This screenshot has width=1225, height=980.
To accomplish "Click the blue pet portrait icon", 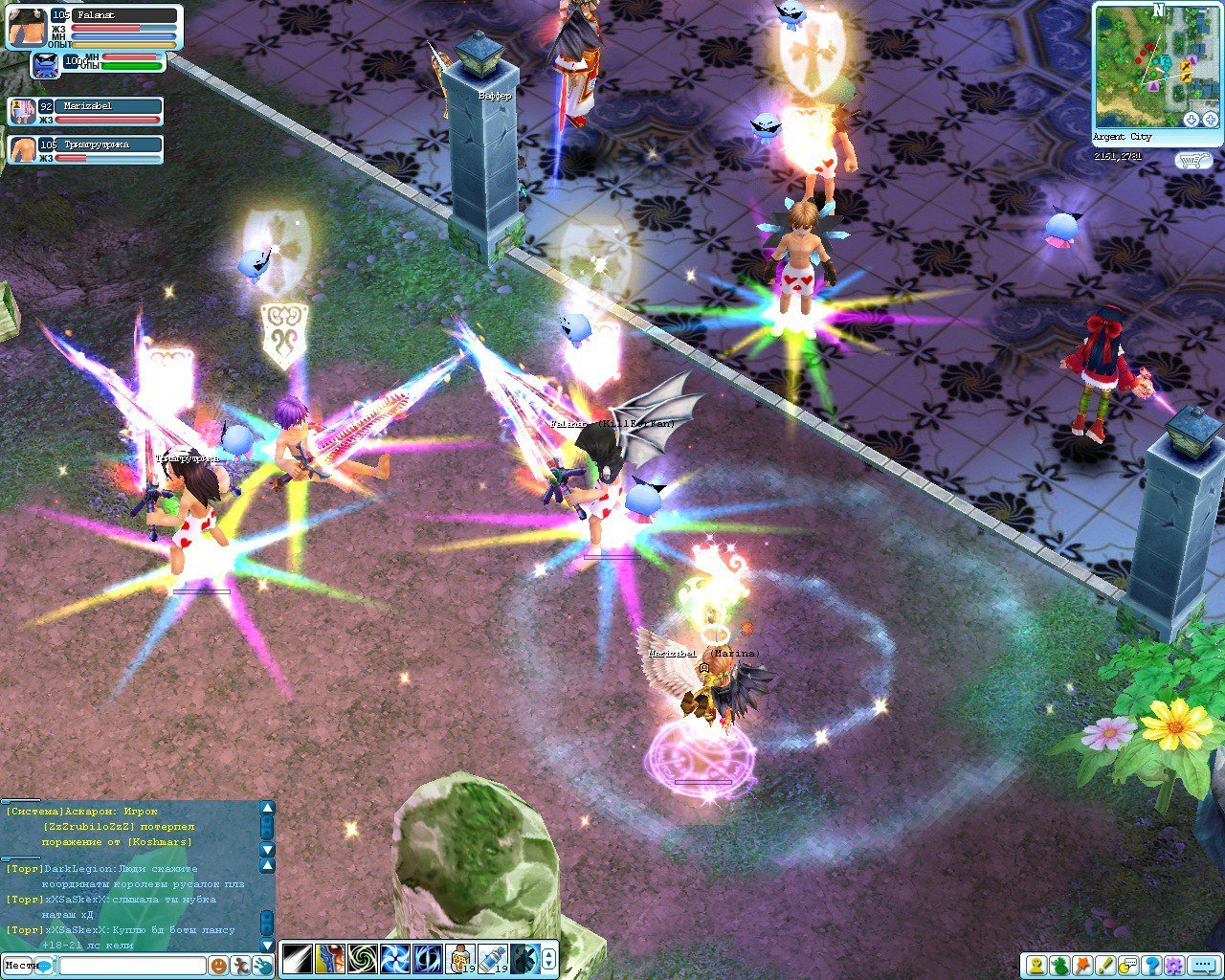I will pos(46,65).
